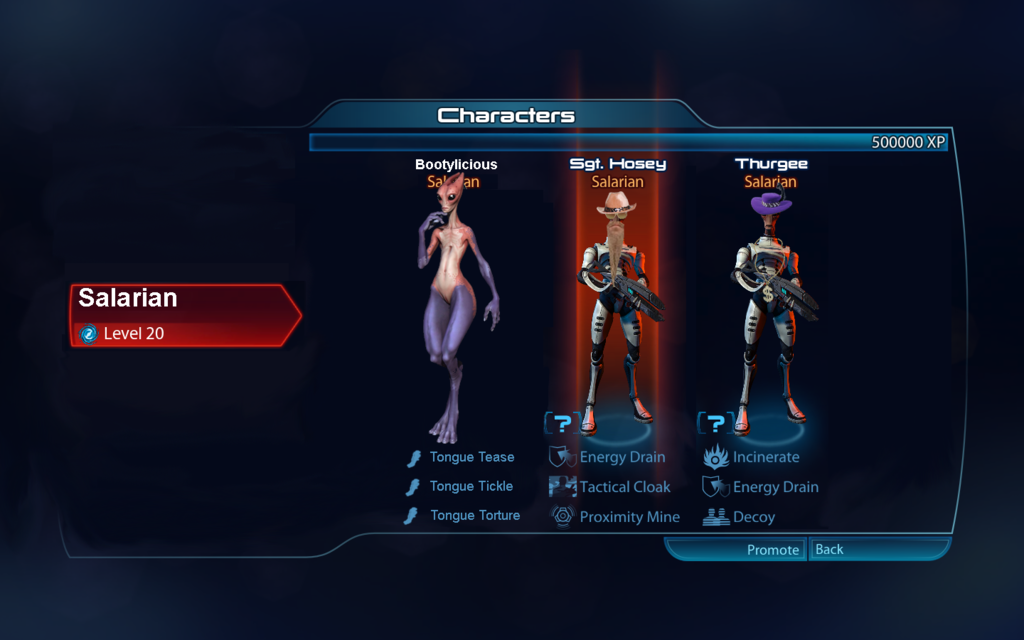Viewport: 1024px width, 640px height.
Task: Open the question mark icon beside Thurgee
Action: 715,424
